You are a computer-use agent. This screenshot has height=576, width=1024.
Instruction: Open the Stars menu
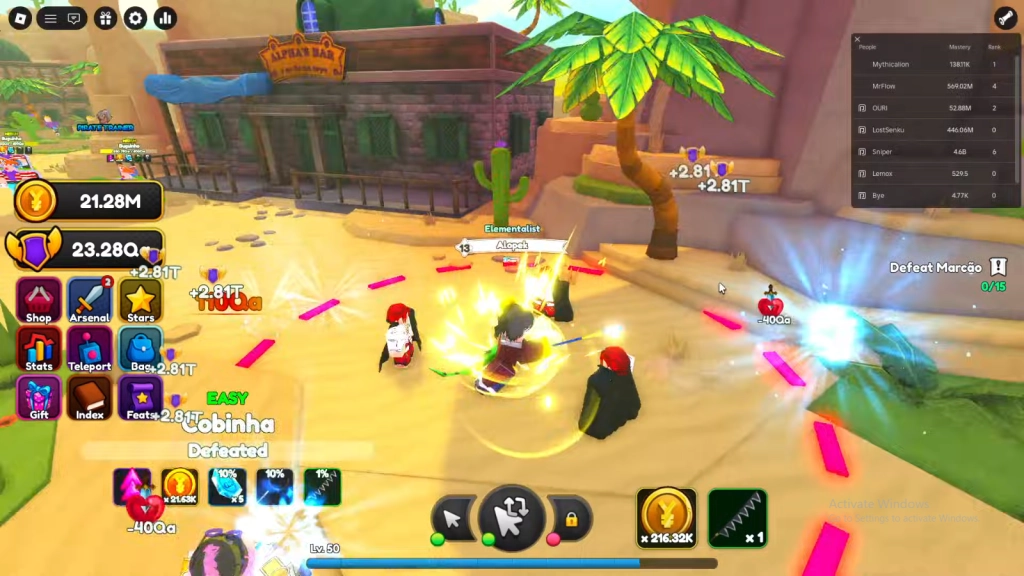pos(140,300)
